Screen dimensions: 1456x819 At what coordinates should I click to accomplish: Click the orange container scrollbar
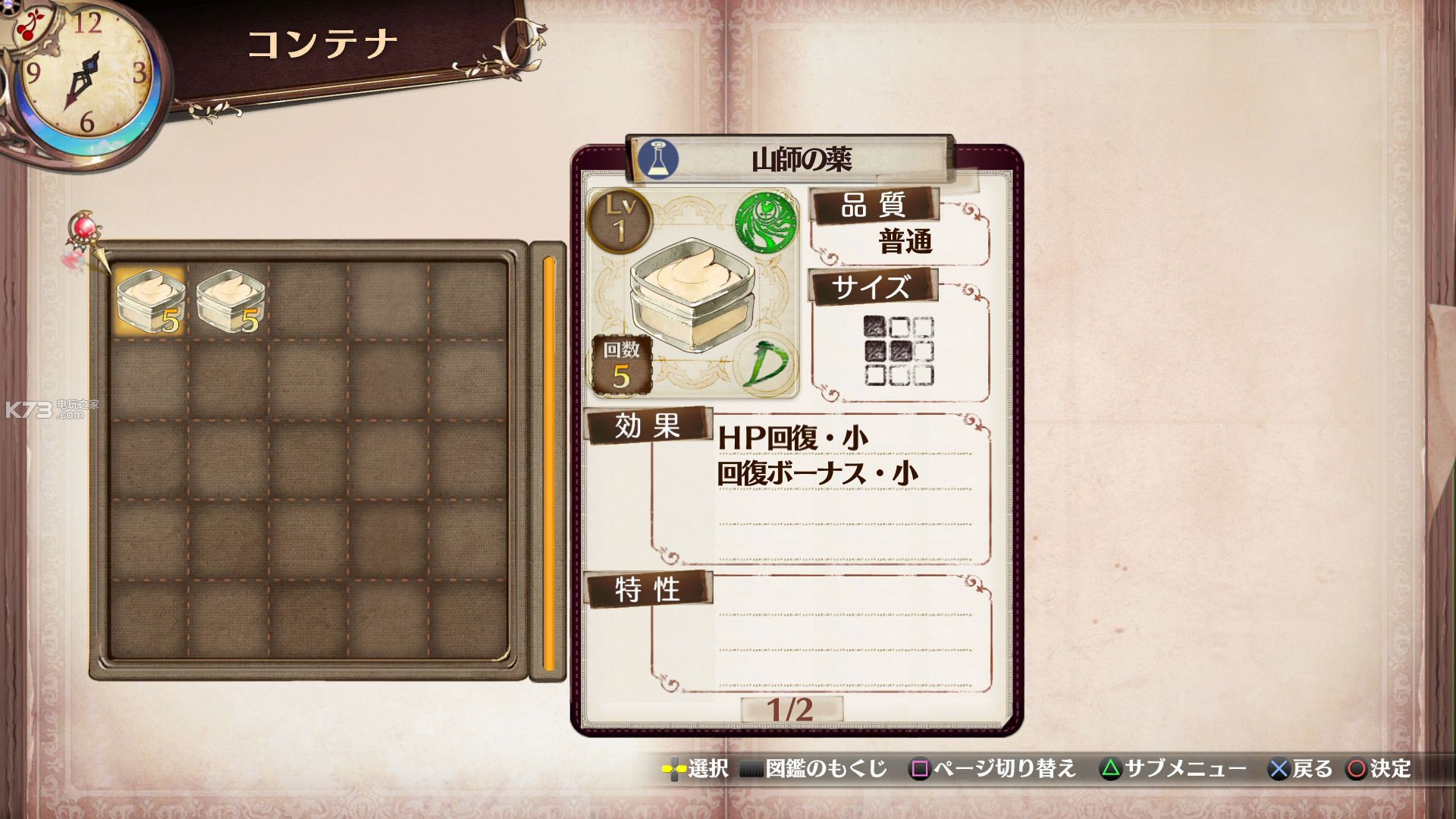point(548,463)
